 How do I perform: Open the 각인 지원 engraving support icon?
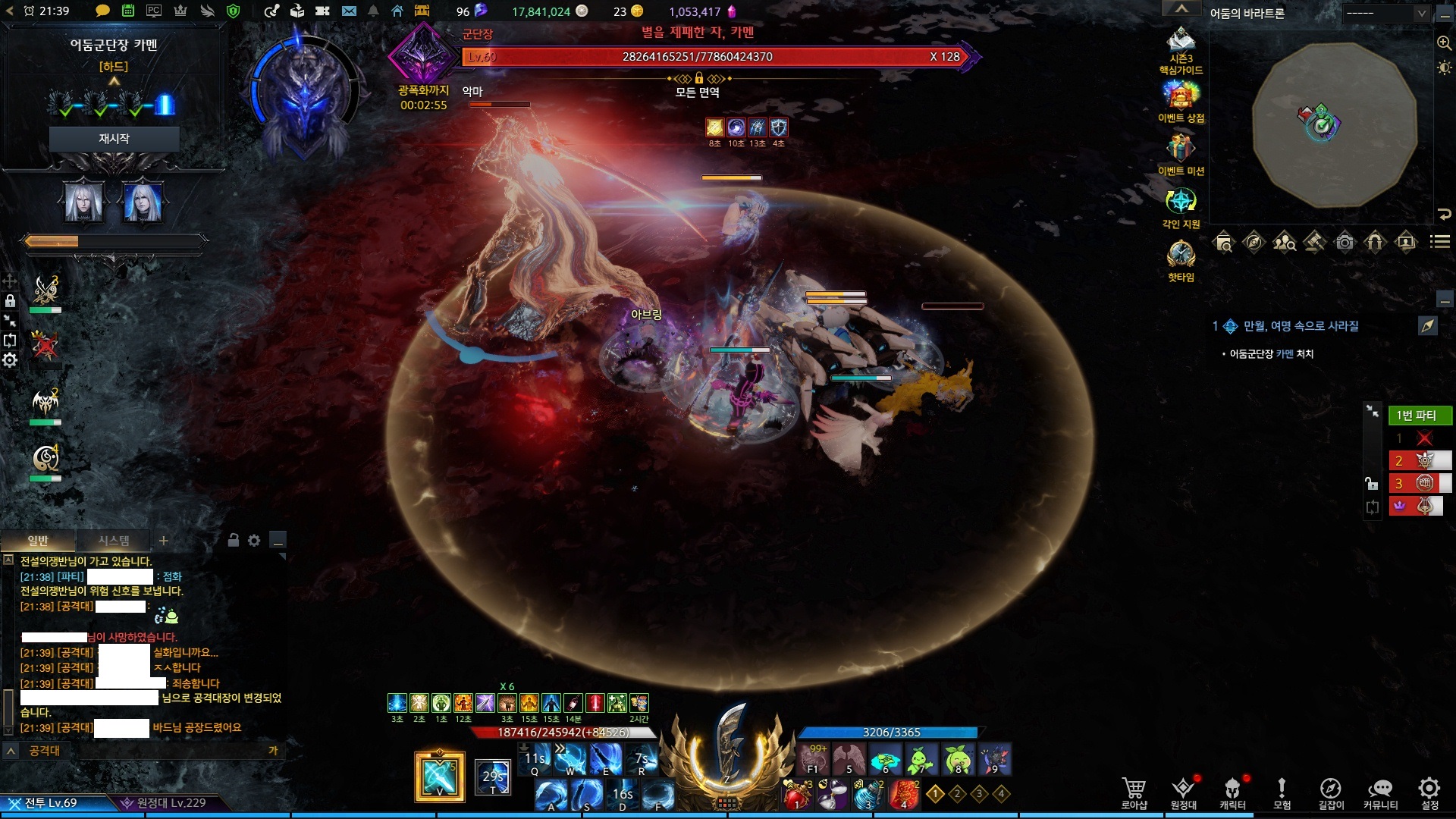pyautogui.click(x=1181, y=206)
